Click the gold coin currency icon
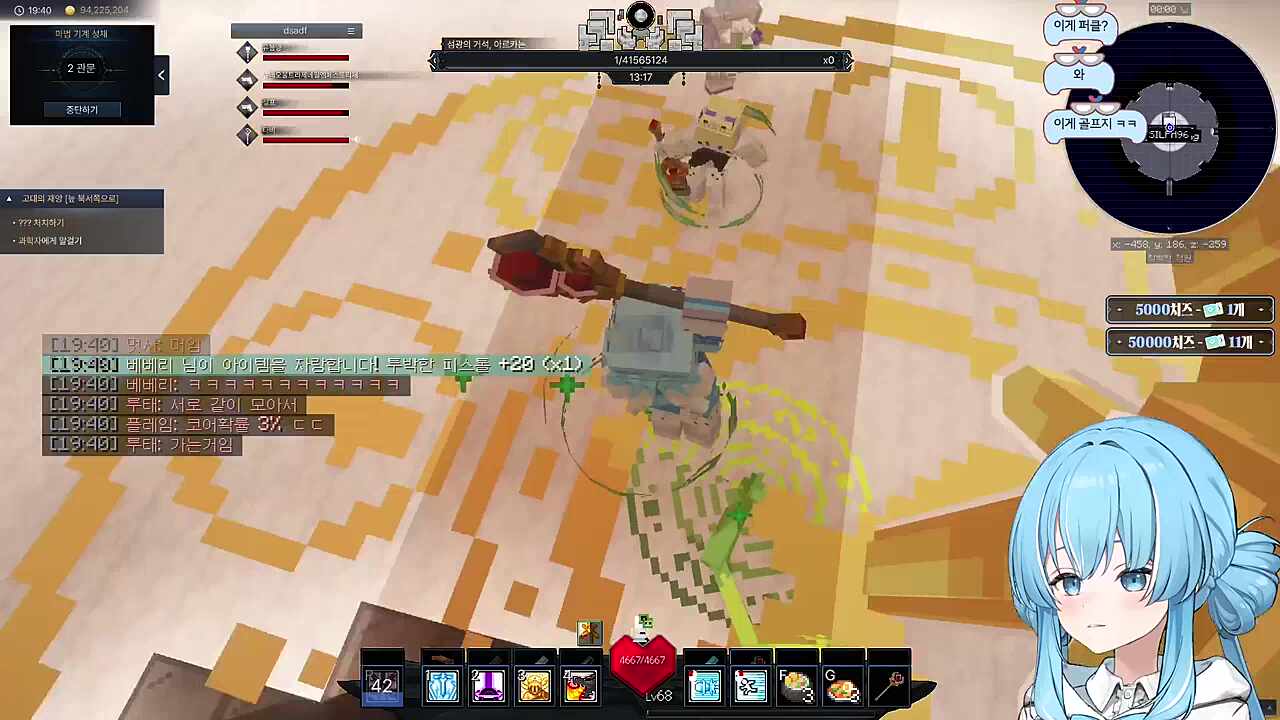 [x=70, y=10]
